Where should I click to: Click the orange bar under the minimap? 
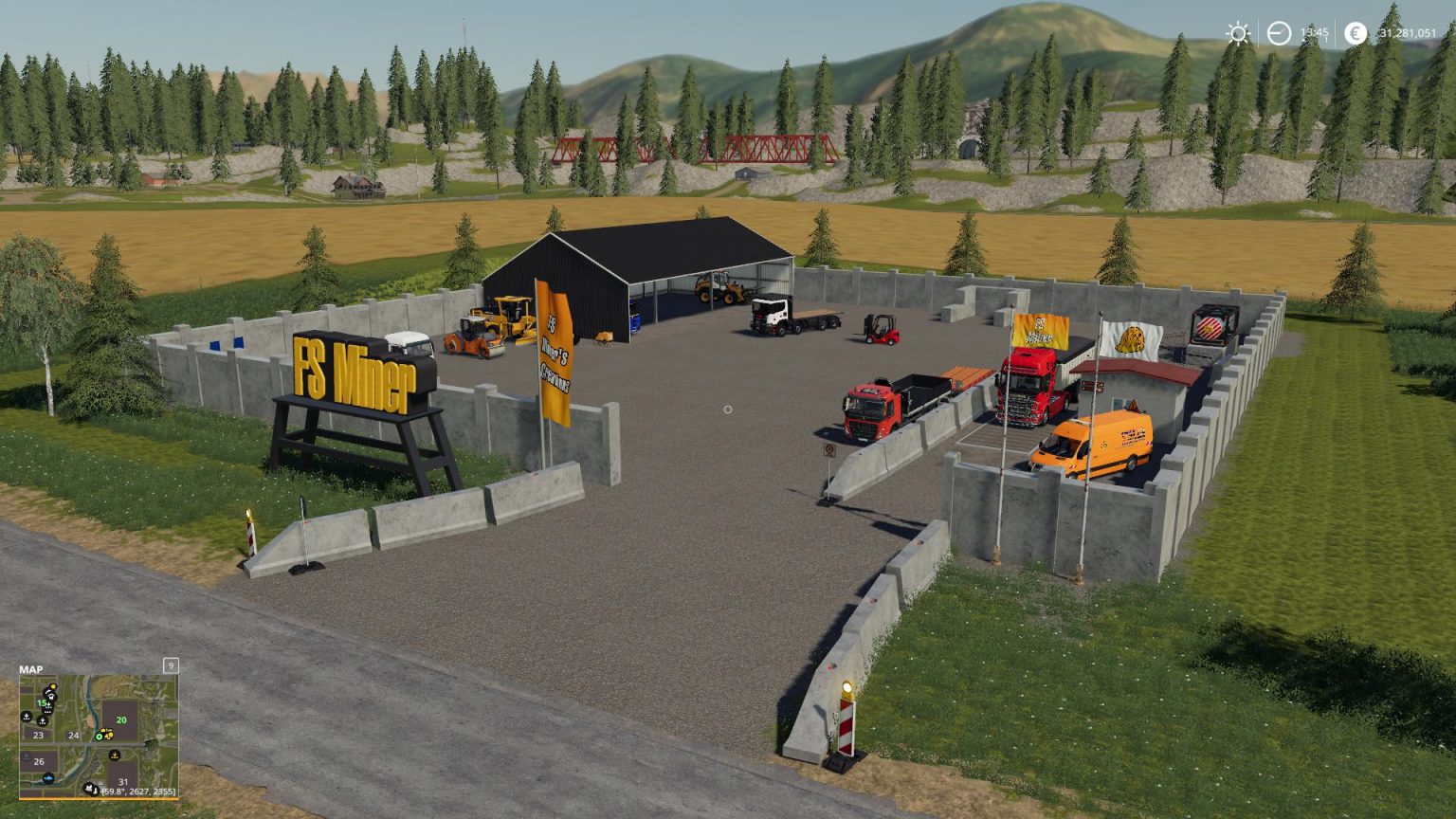point(100,799)
